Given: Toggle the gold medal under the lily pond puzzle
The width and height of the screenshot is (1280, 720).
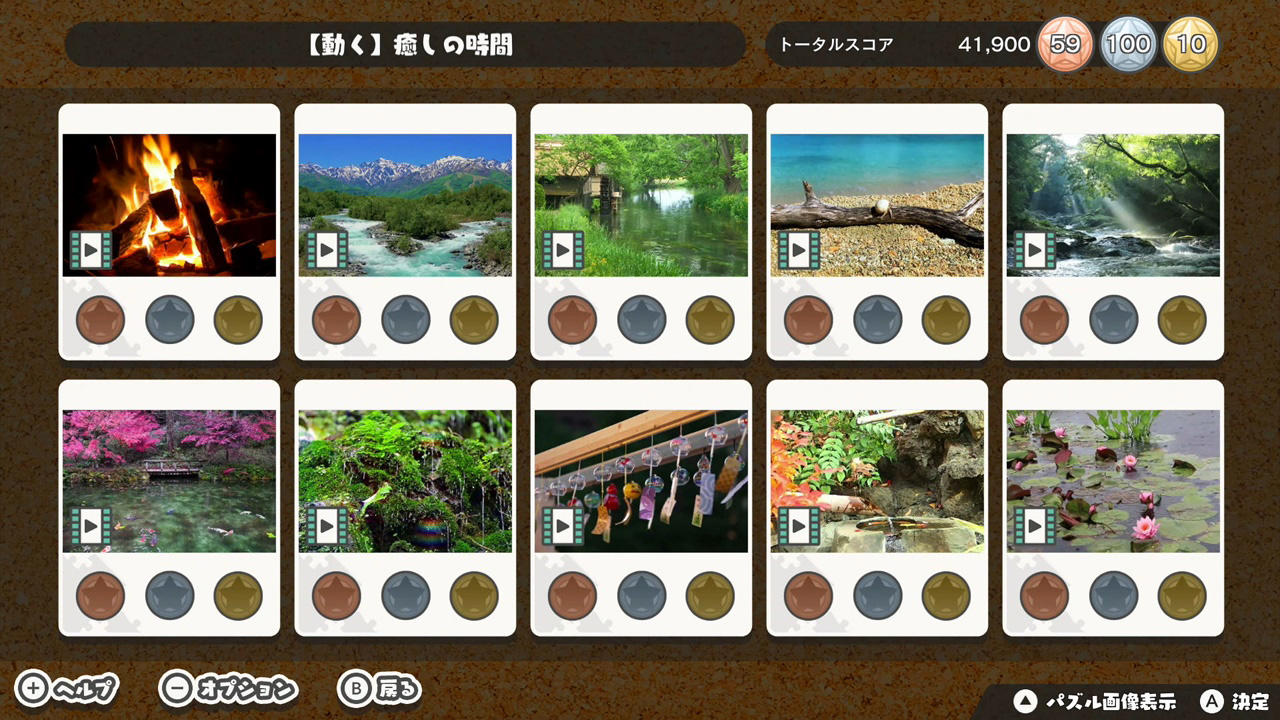Looking at the screenshot, I should (1181, 595).
